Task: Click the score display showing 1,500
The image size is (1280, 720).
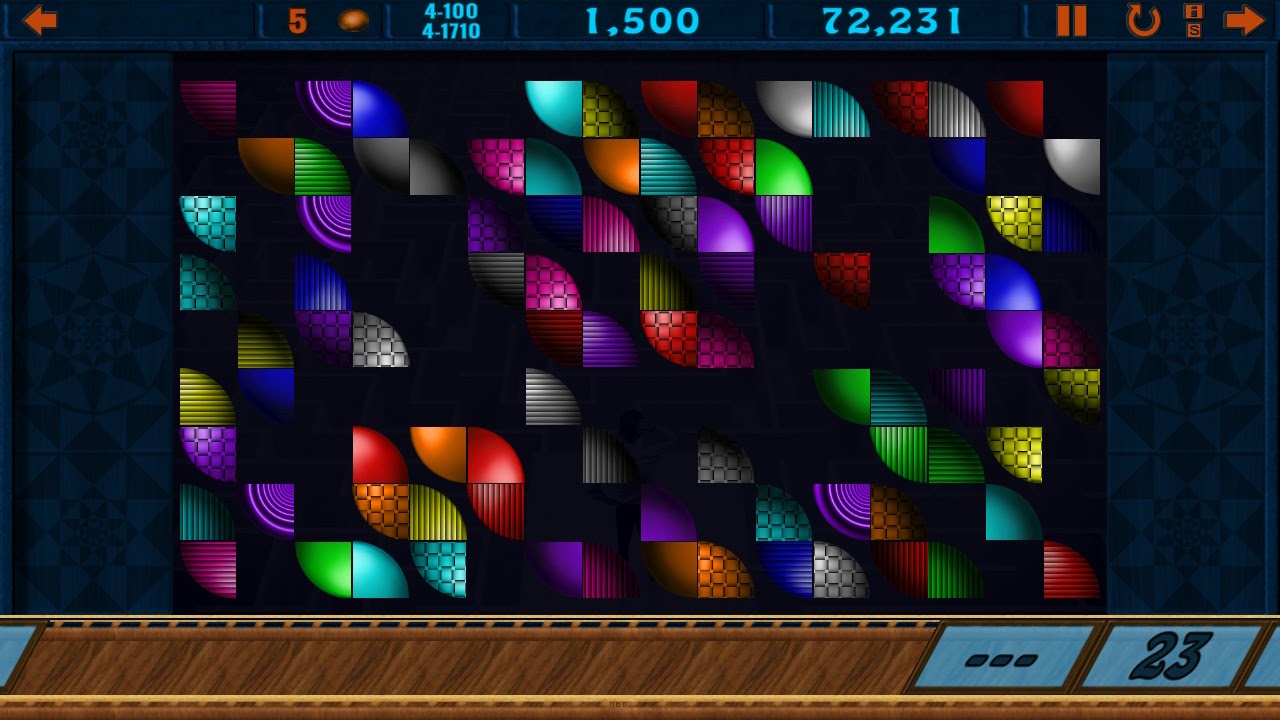Action: (645, 18)
